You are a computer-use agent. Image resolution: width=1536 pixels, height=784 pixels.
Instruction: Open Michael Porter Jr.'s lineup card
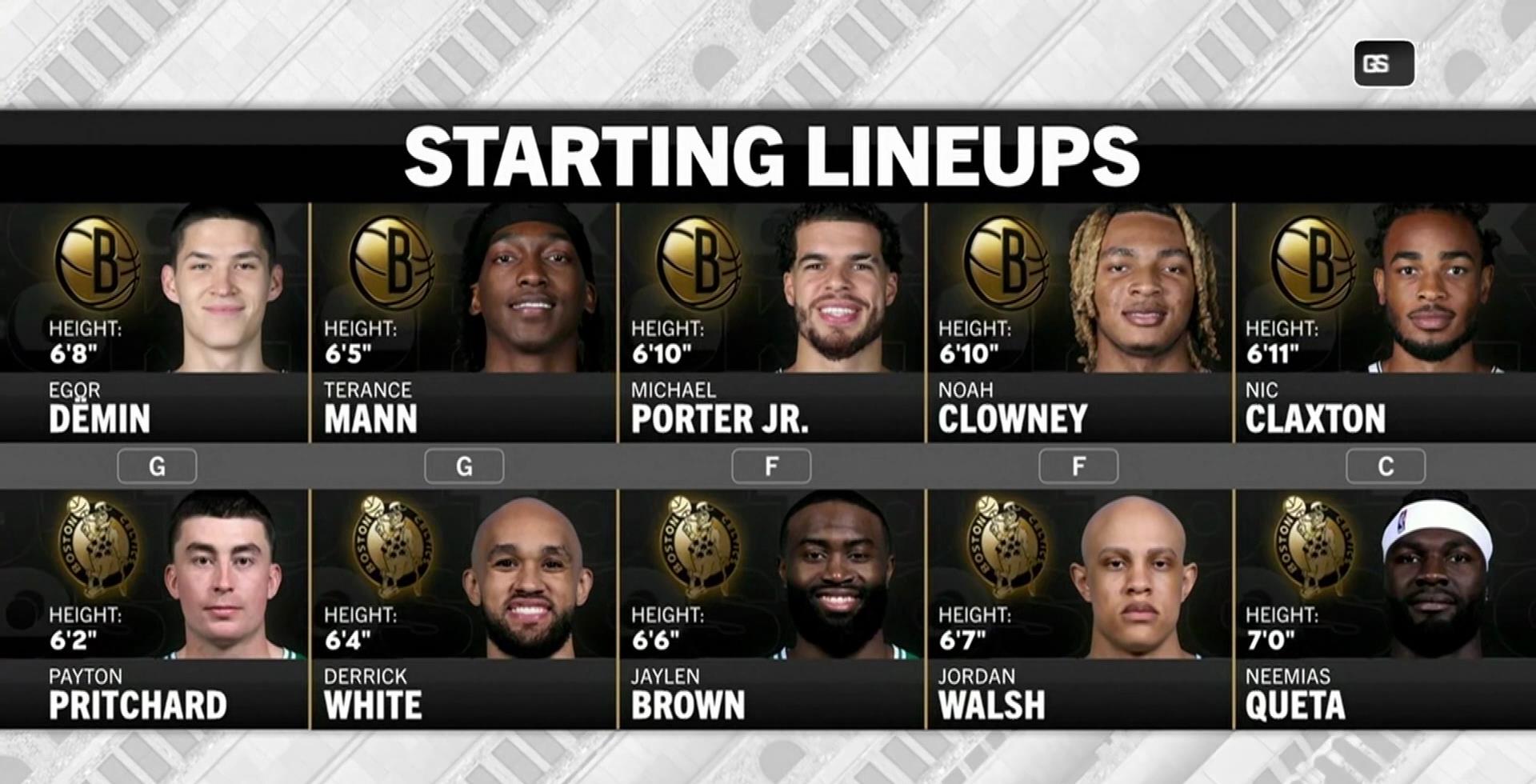point(771,322)
